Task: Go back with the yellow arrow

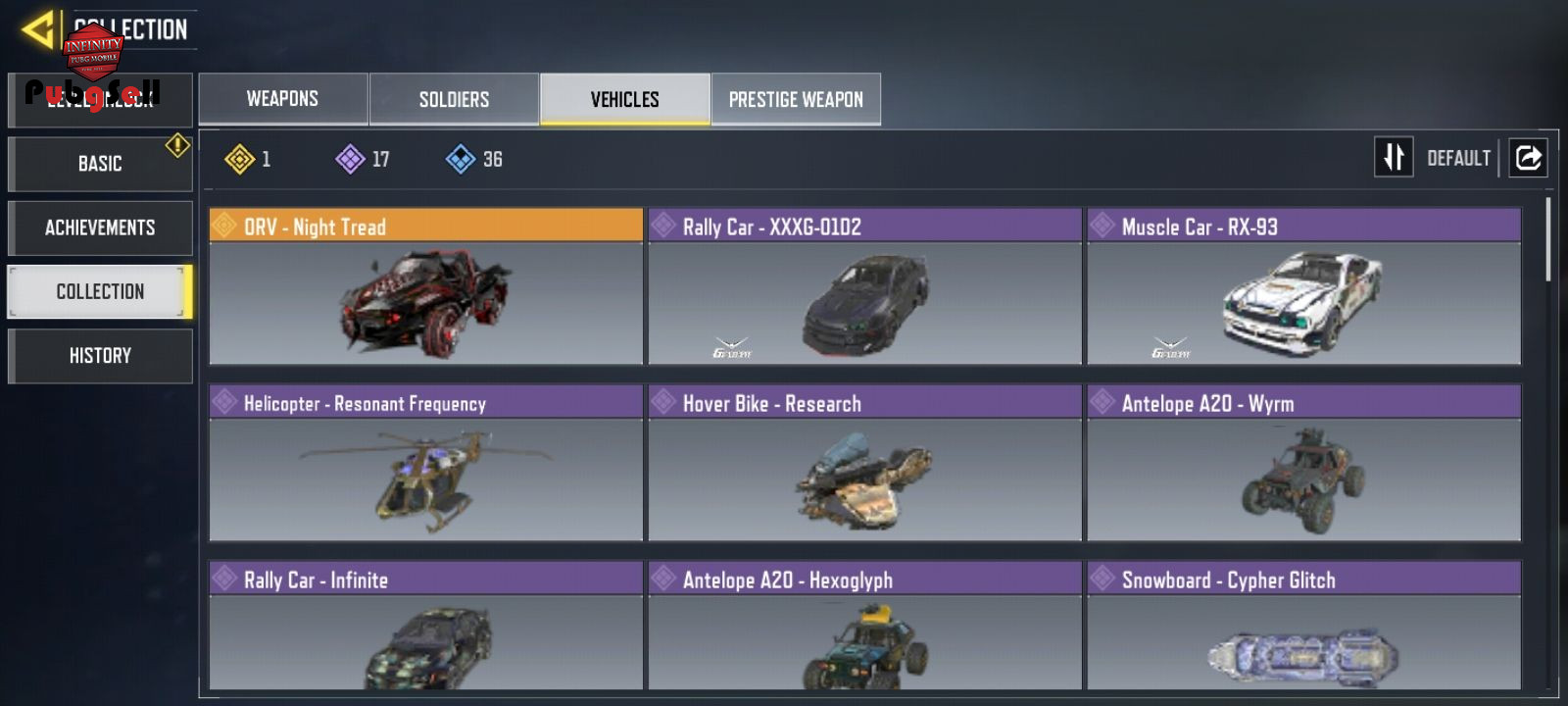Action: coord(37,29)
